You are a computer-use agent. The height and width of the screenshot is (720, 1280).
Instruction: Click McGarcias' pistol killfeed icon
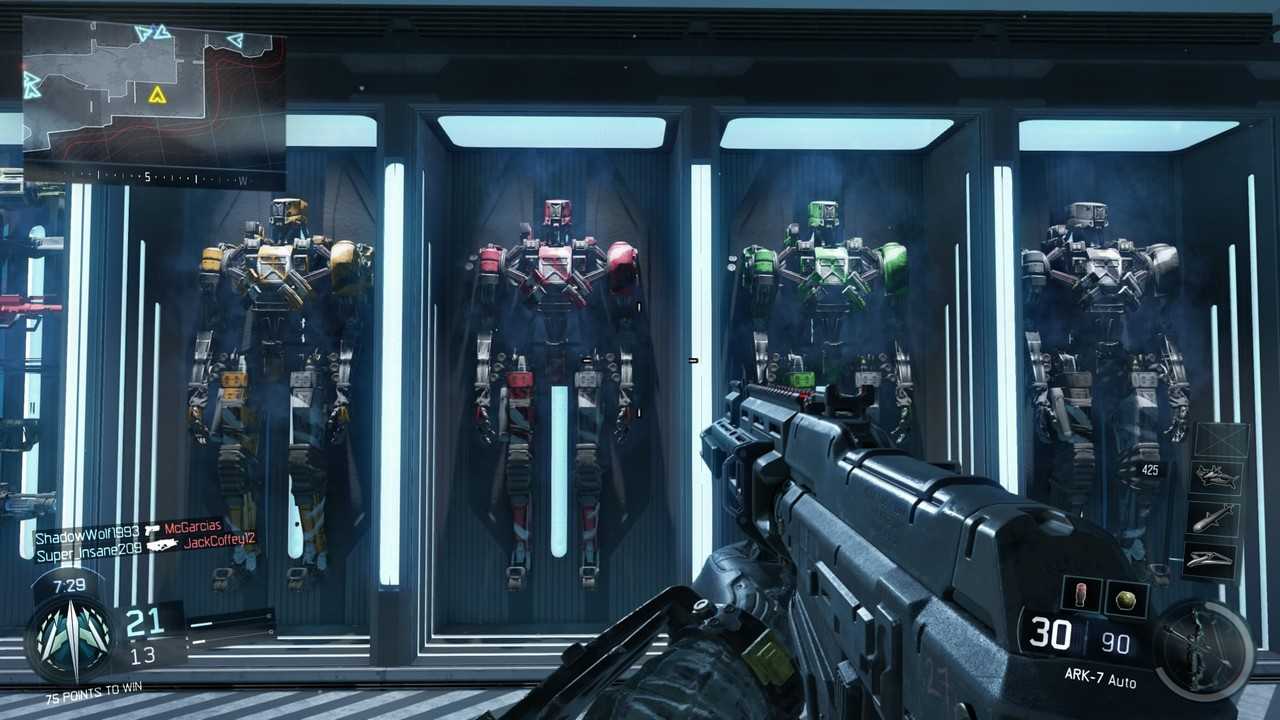tap(153, 530)
